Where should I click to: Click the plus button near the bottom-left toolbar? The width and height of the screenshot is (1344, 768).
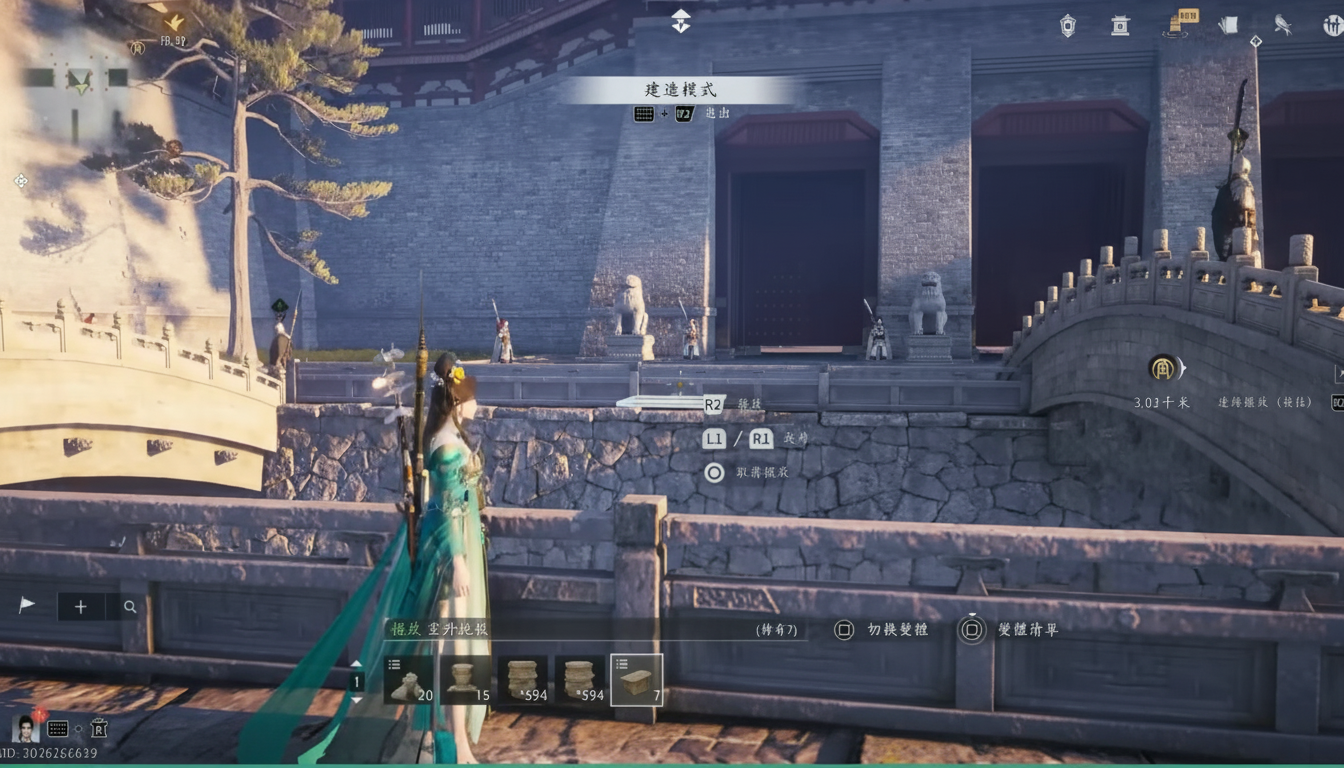pos(80,606)
